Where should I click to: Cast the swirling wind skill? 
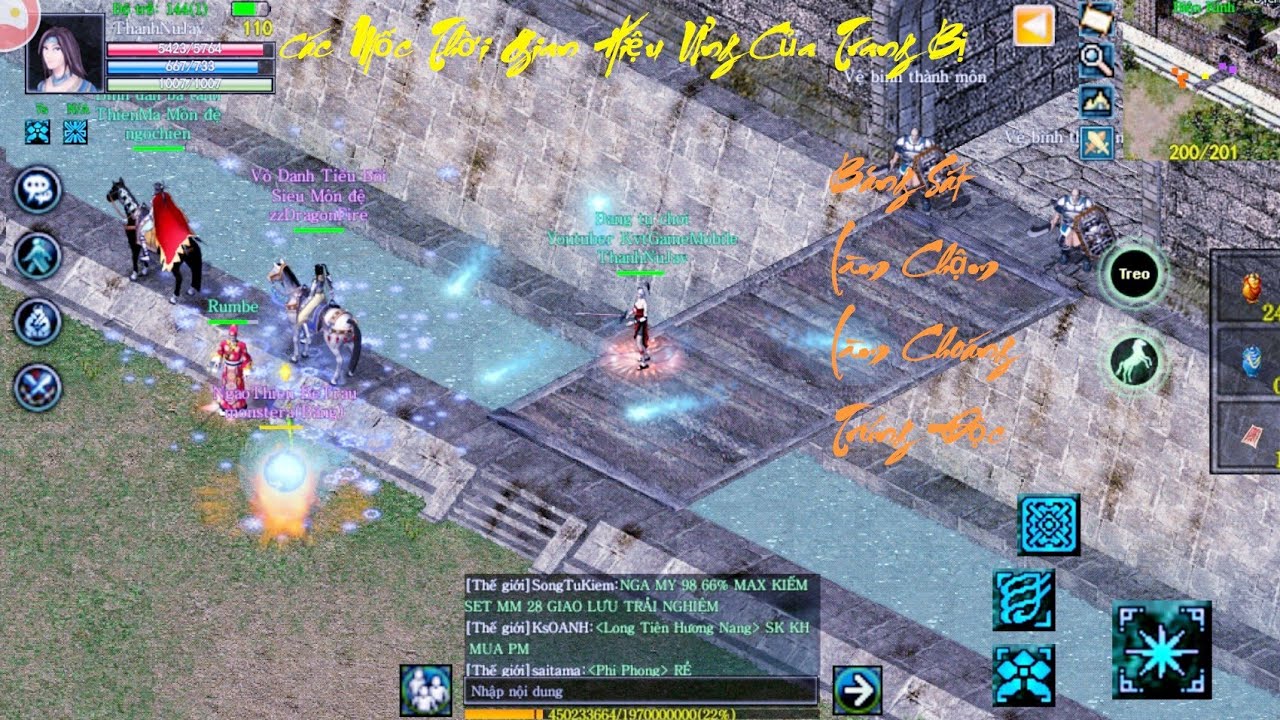tap(1023, 600)
